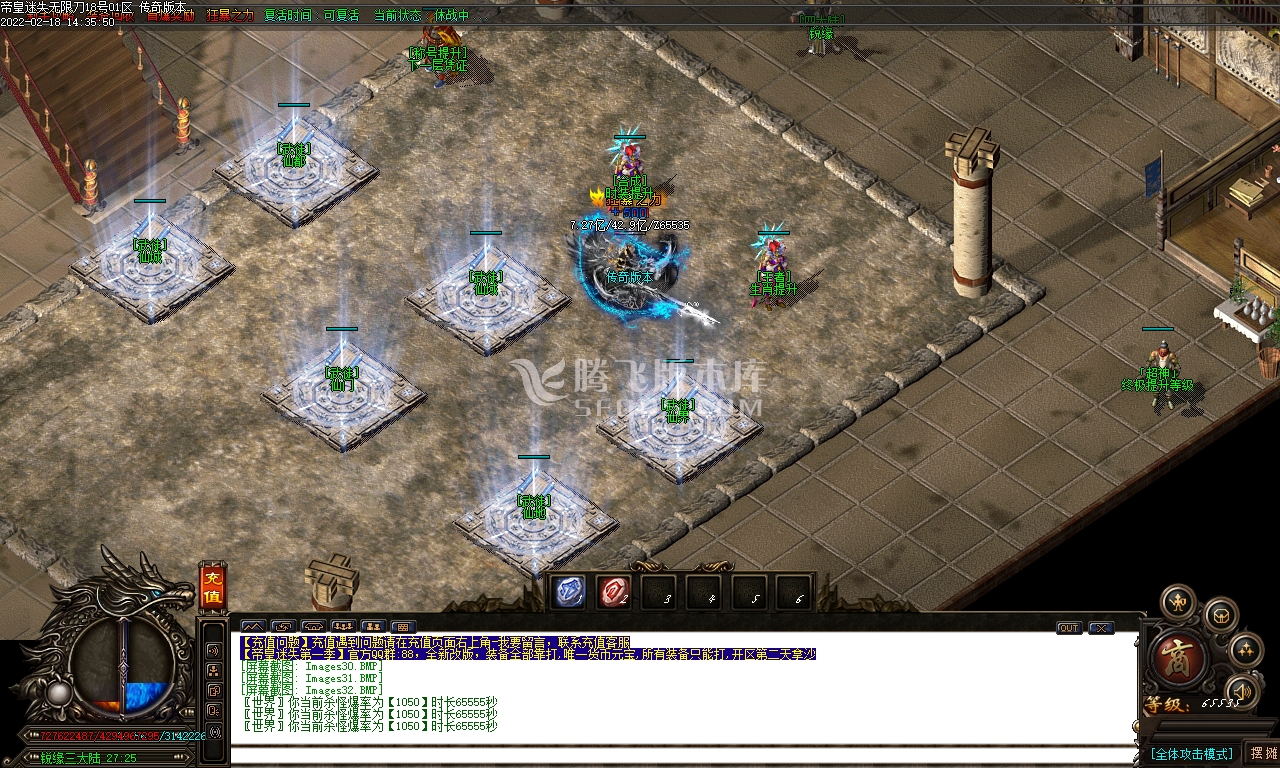Open the bag box round icon
This screenshot has height=768, width=1280.
click(x=1221, y=616)
